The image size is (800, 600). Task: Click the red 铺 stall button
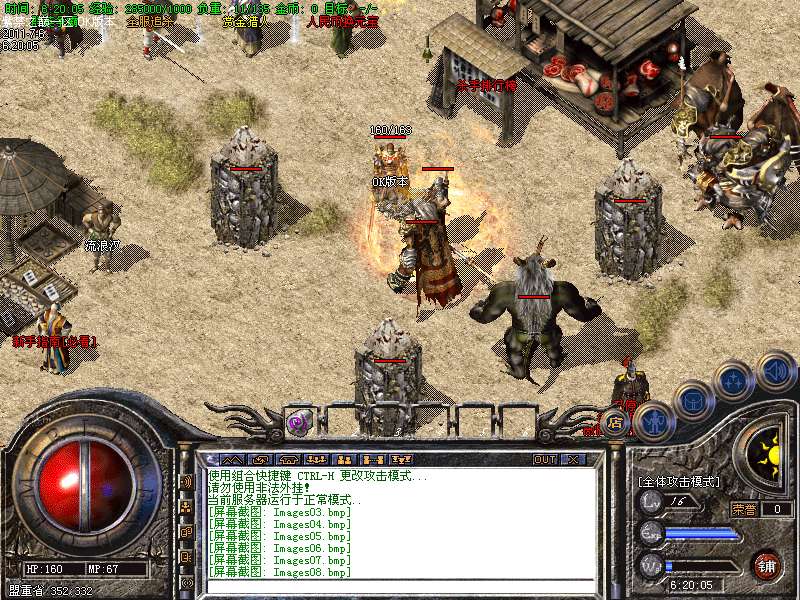pos(766,564)
